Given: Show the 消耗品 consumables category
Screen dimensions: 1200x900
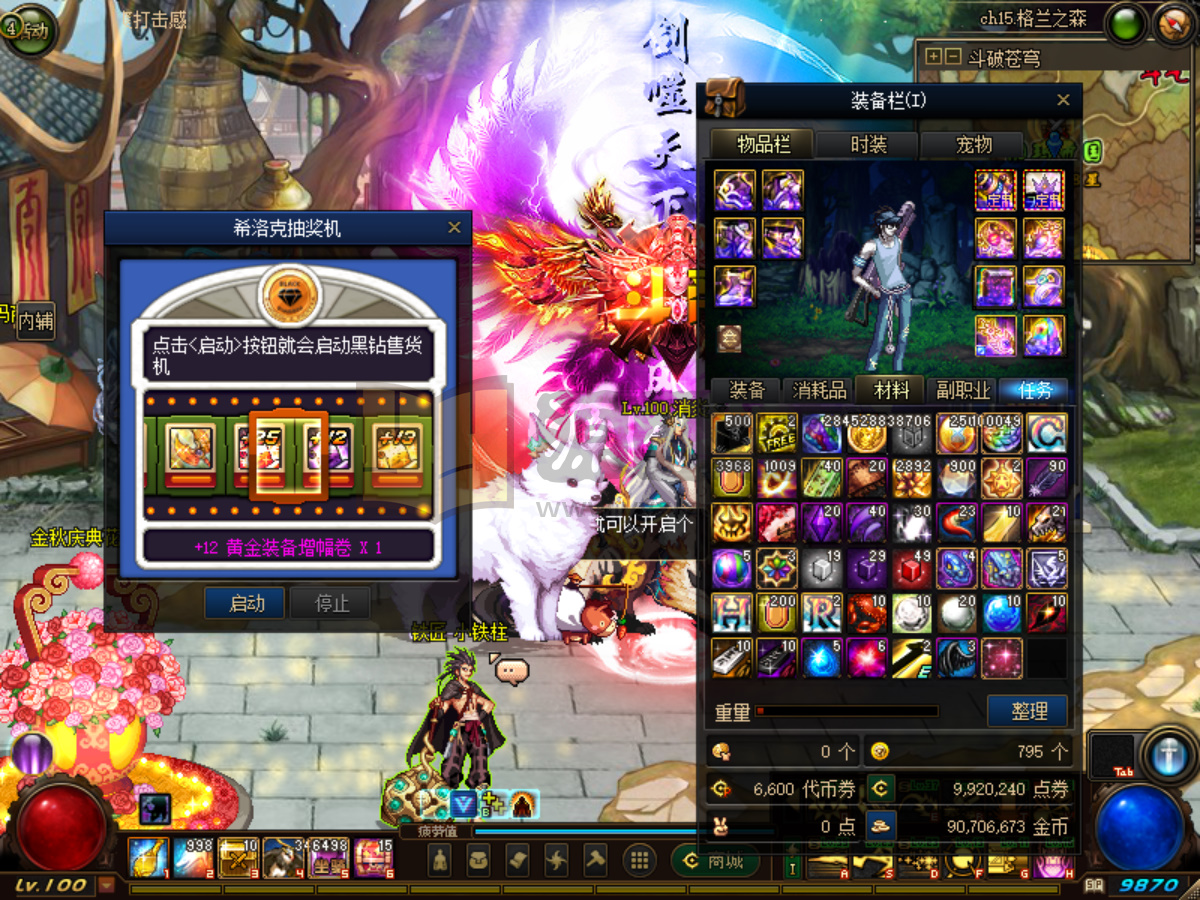Looking at the screenshot, I should (x=820, y=390).
